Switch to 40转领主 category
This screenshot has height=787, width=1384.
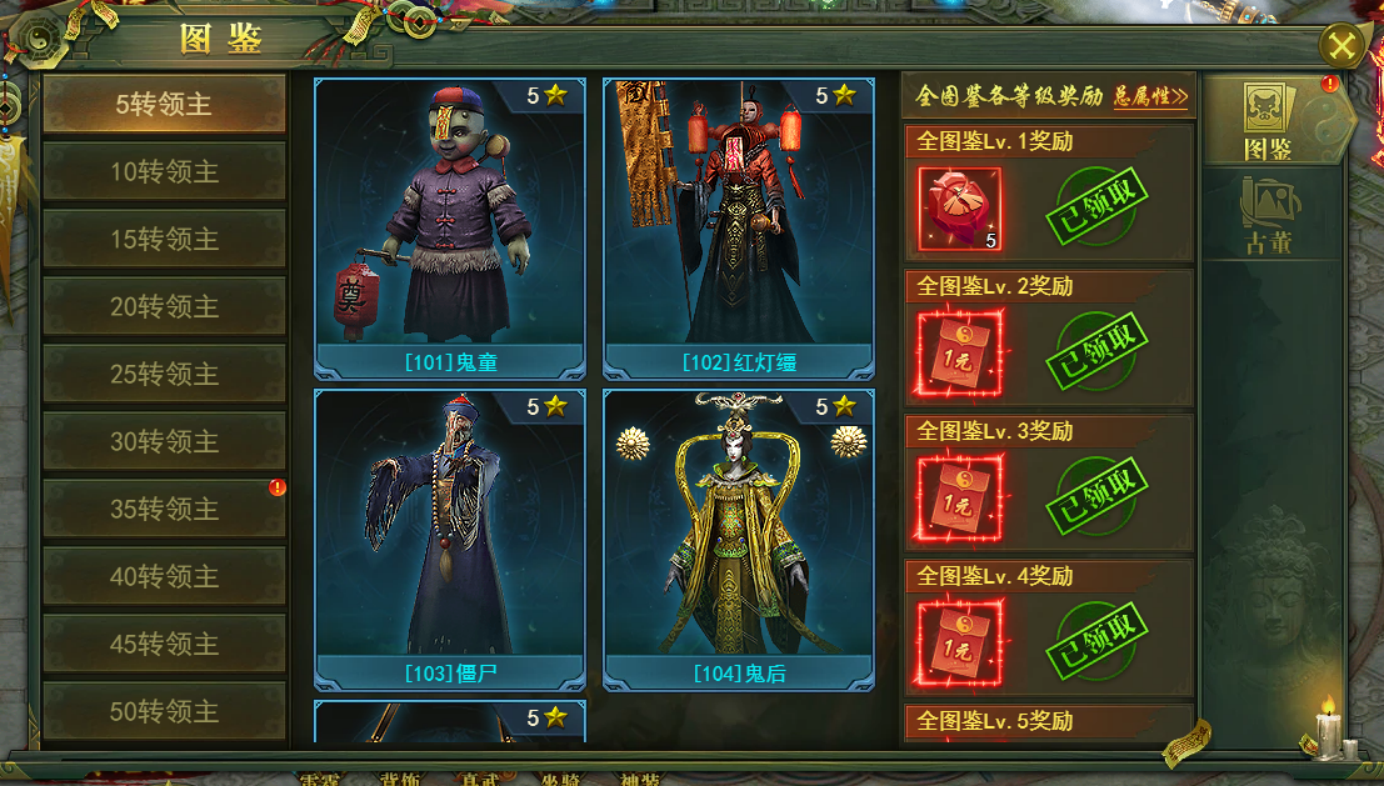tap(164, 577)
